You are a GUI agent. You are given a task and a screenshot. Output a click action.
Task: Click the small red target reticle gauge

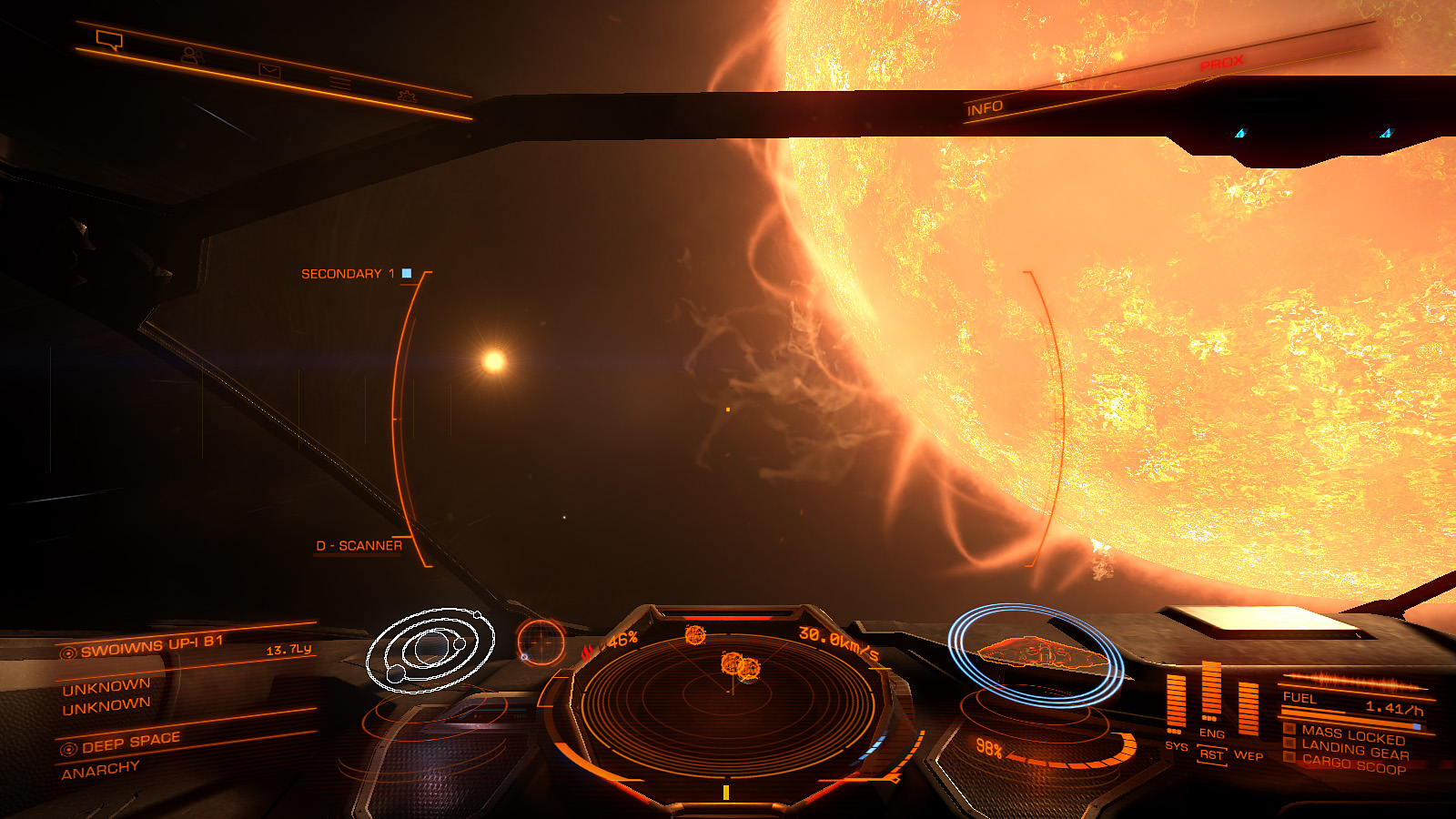tap(541, 643)
